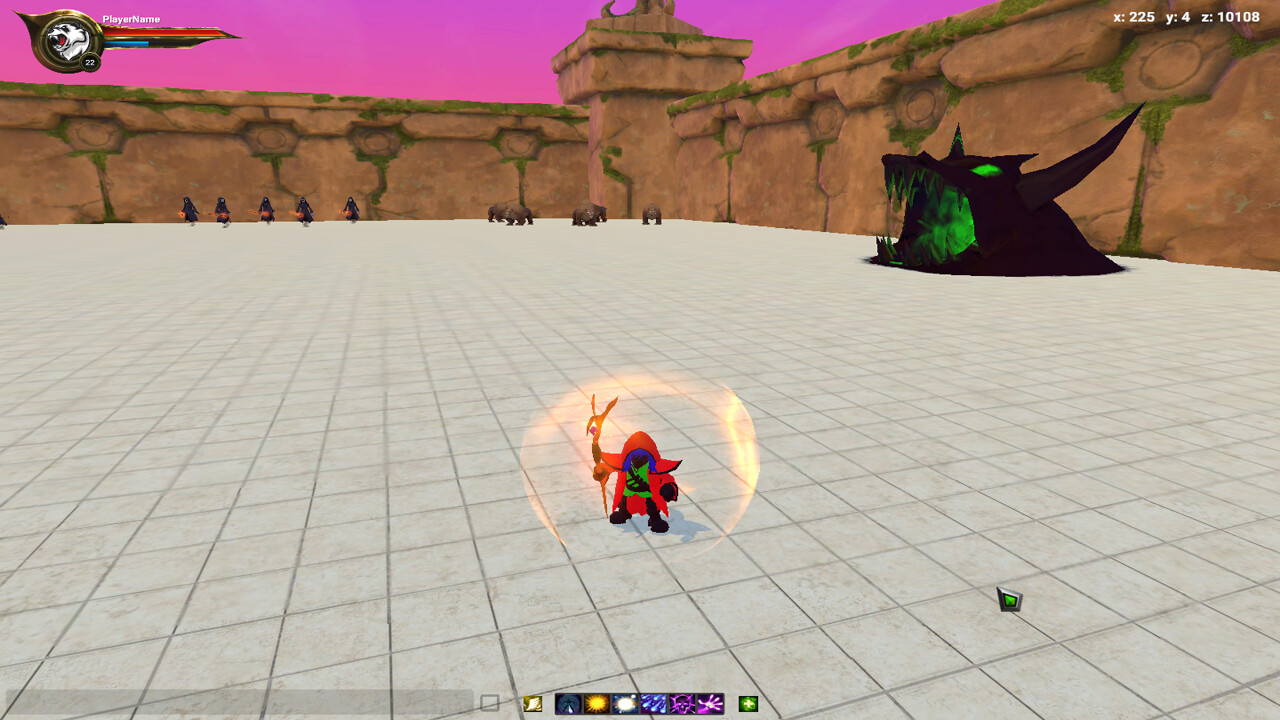Activate the blue meteor shower skill
The width and height of the screenshot is (1280, 720).
coord(653,703)
